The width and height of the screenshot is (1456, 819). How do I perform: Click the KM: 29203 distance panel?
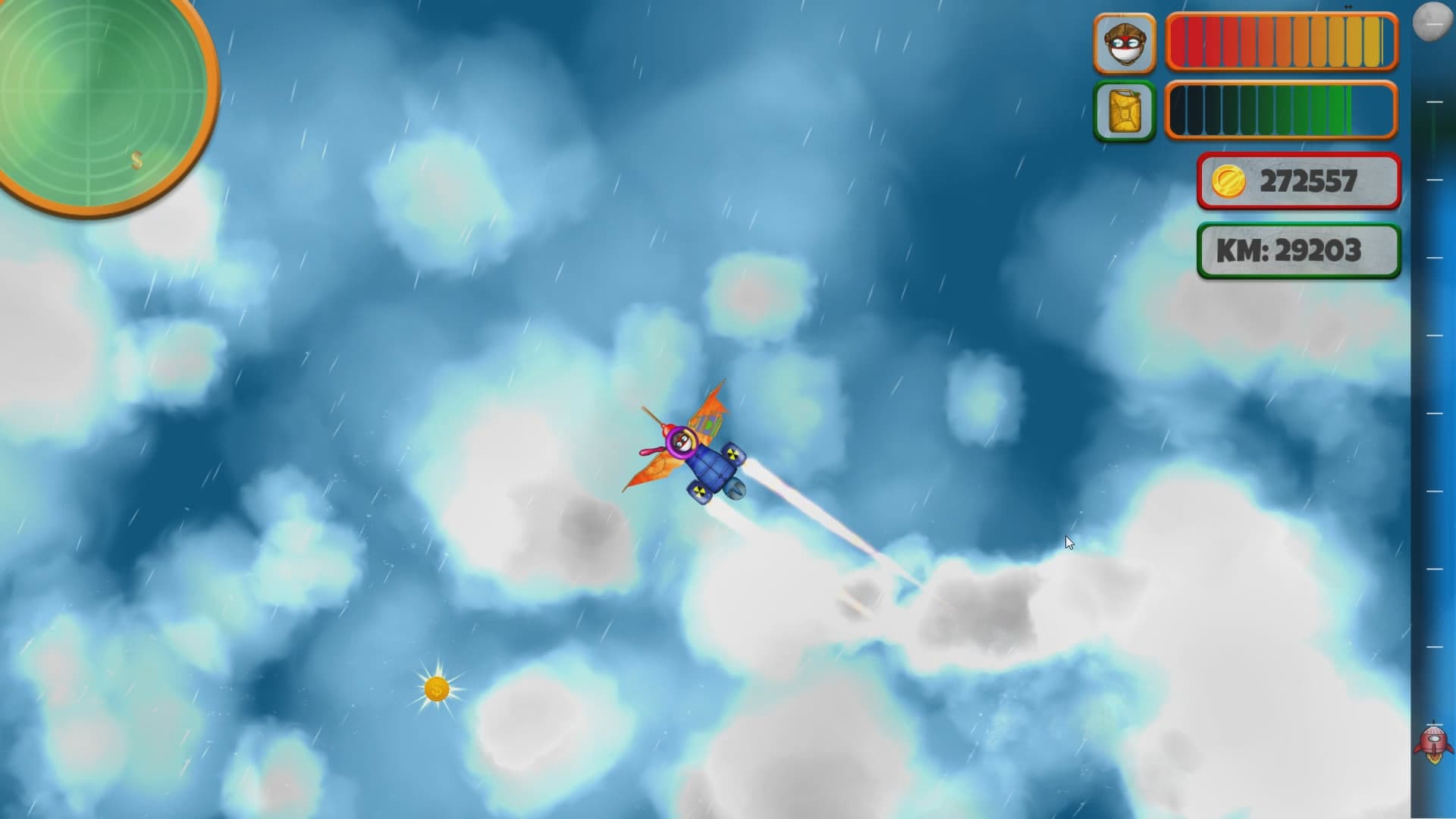1298,251
